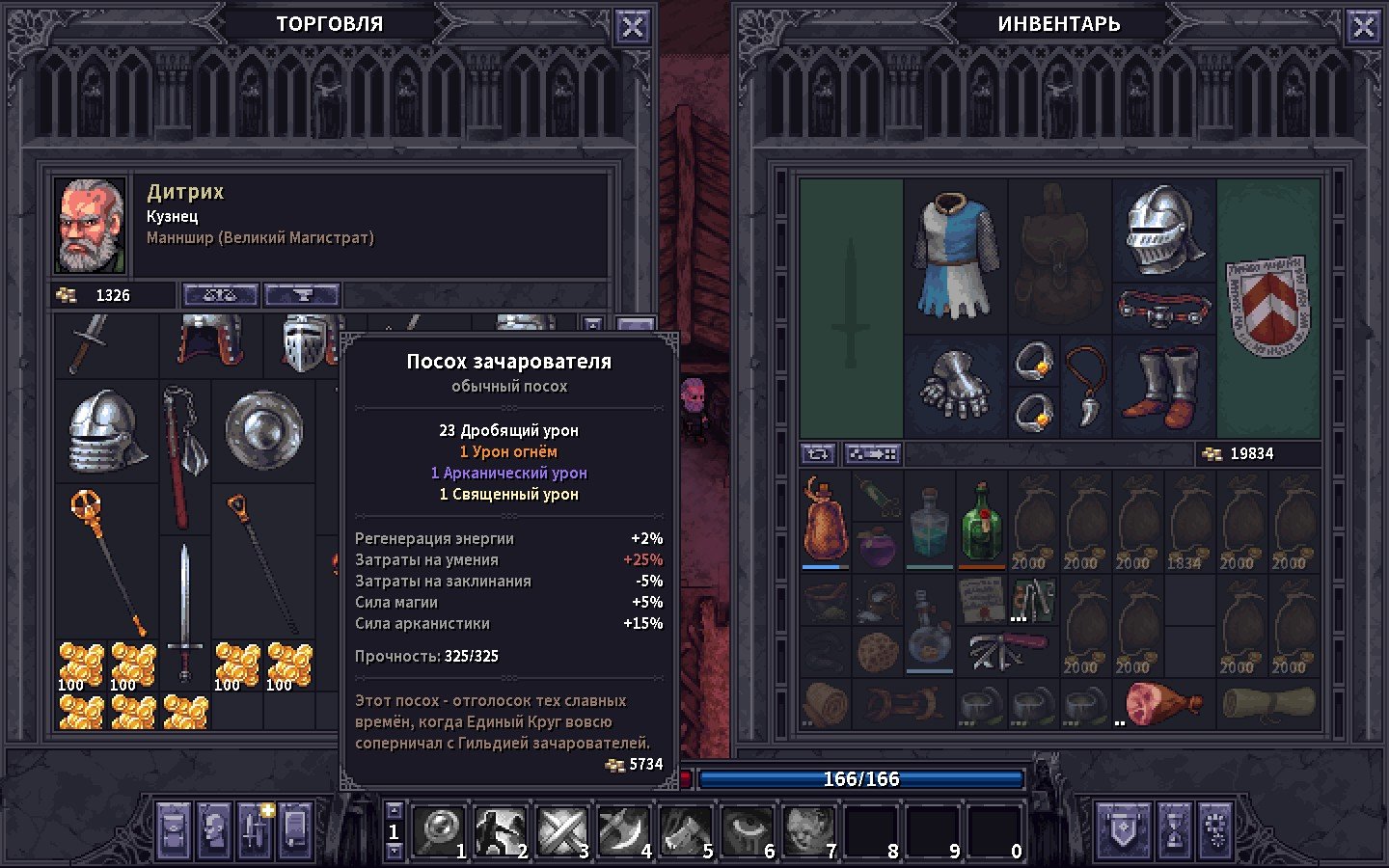Activate the hotbar skill in slot 3
1389x868 pixels.
pyautogui.click(x=561, y=831)
